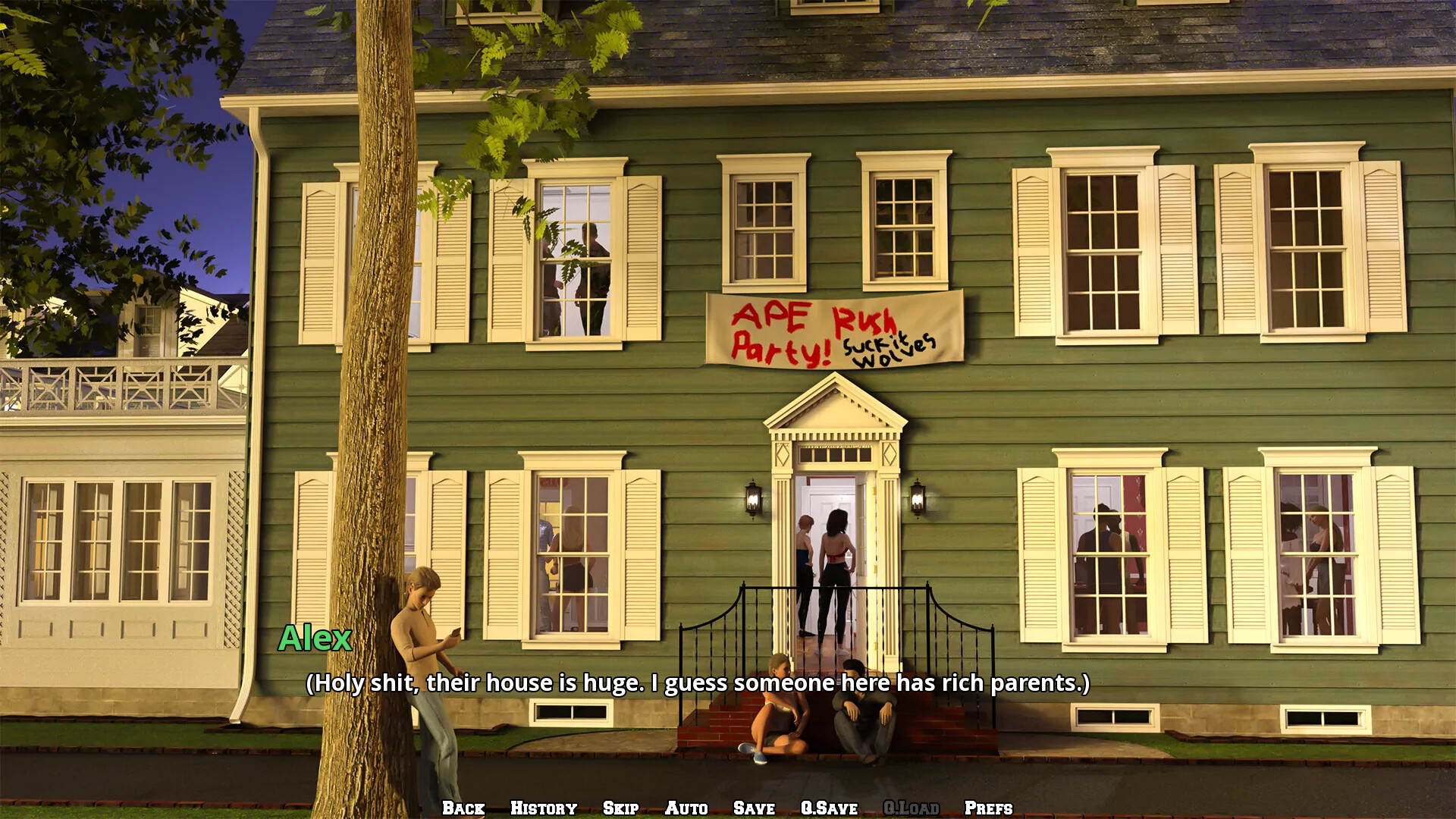The height and width of the screenshot is (819, 1456).
Task: Go back with the Back button
Action: point(463,808)
